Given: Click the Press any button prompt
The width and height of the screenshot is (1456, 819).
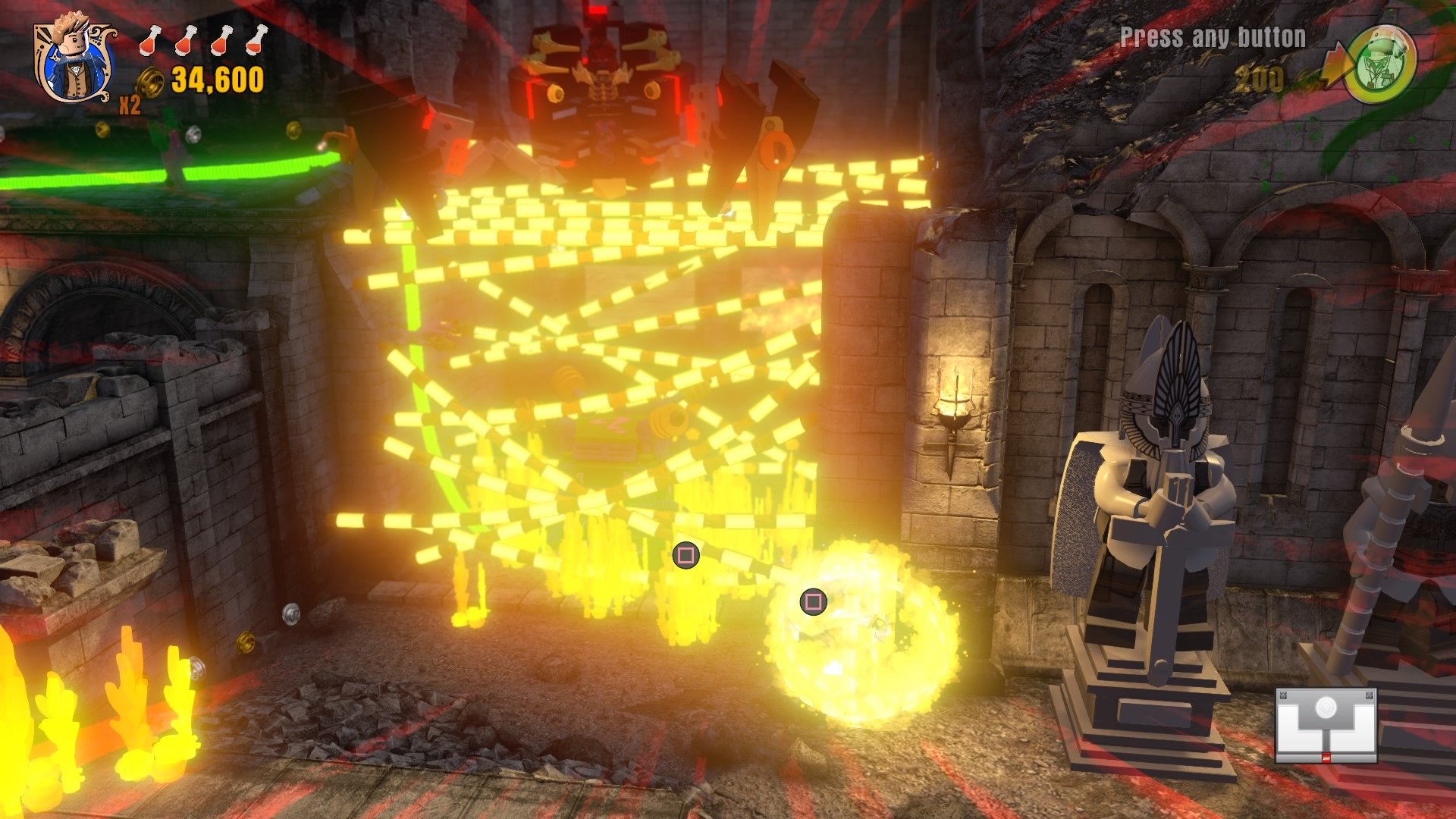Looking at the screenshot, I should [1212, 34].
